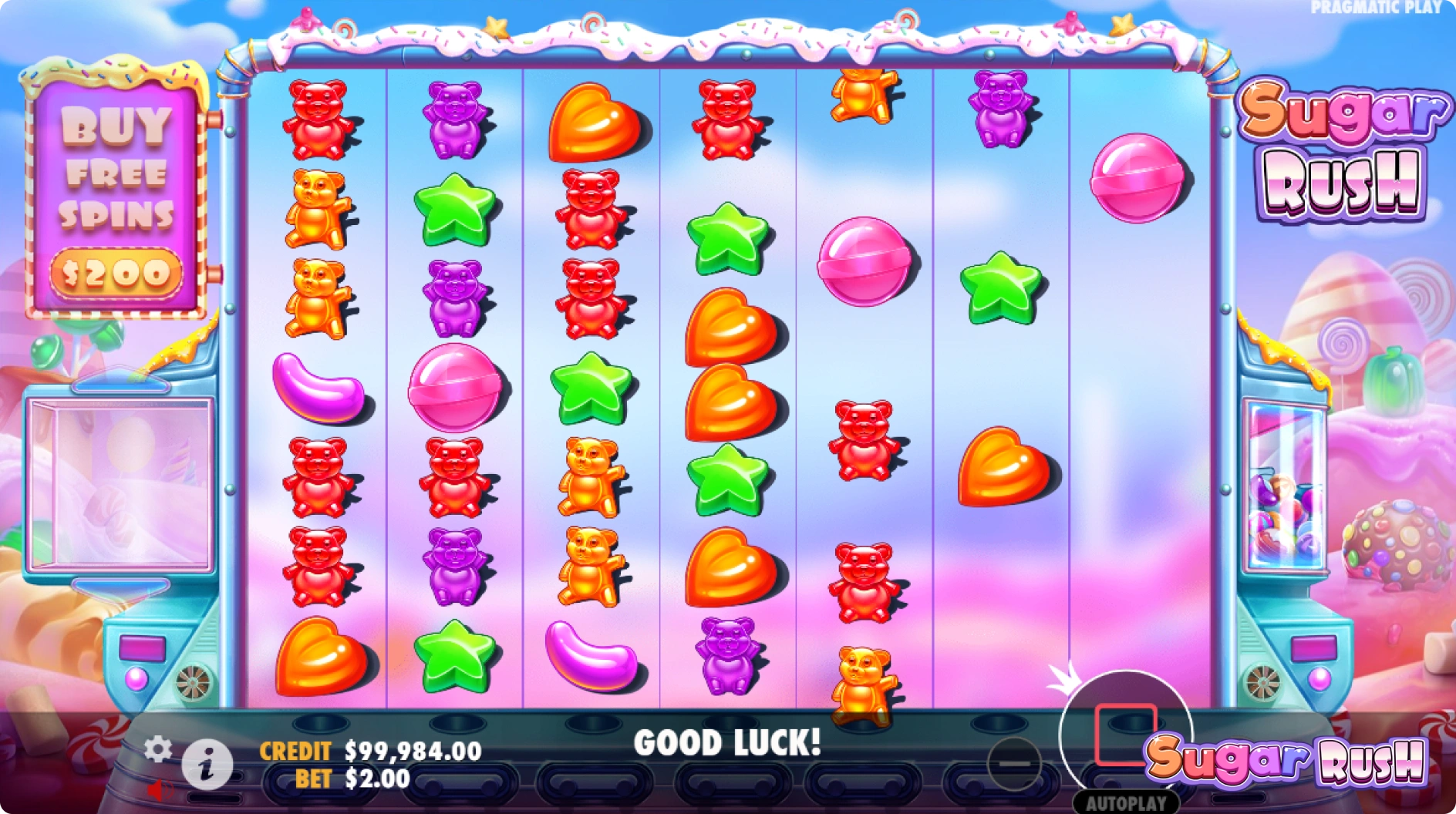Screen dimensions: 1456x814
Task: Open the settings gear menu
Action: pos(160,747)
